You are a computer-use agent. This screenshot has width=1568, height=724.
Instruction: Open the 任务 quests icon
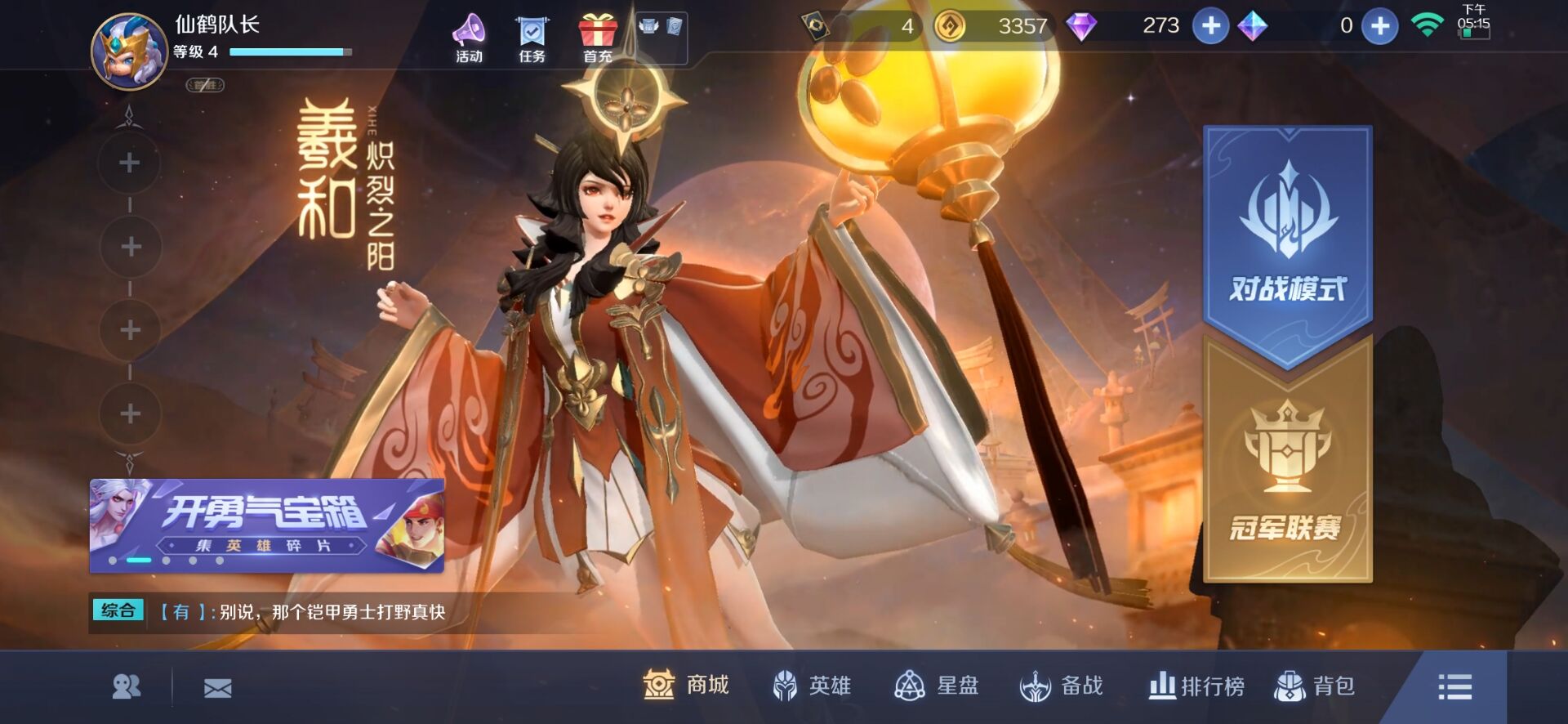(532, 38)
